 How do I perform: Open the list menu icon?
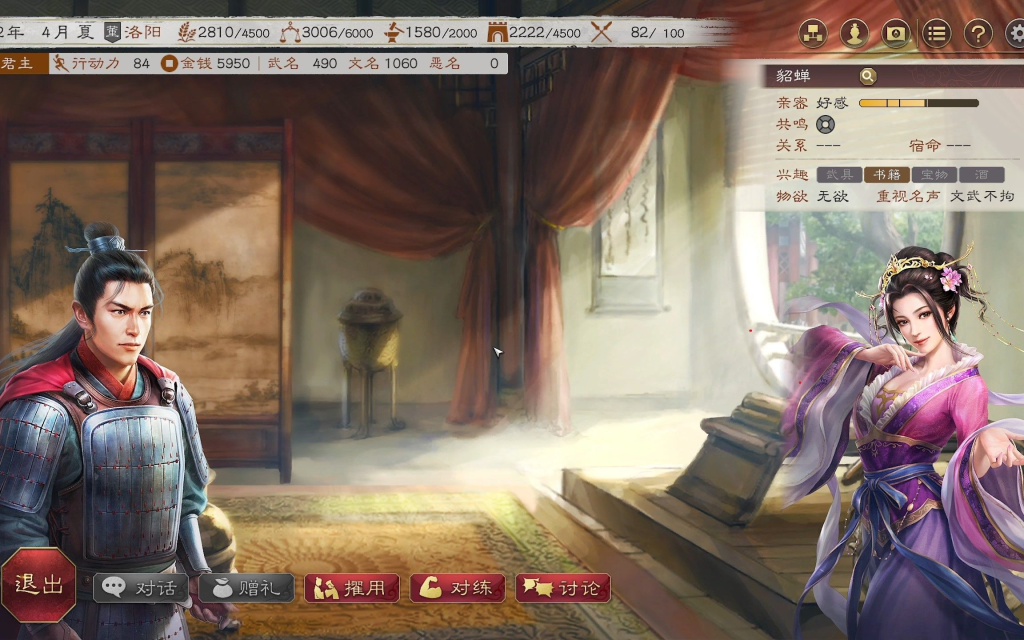[x=936, y=33]
